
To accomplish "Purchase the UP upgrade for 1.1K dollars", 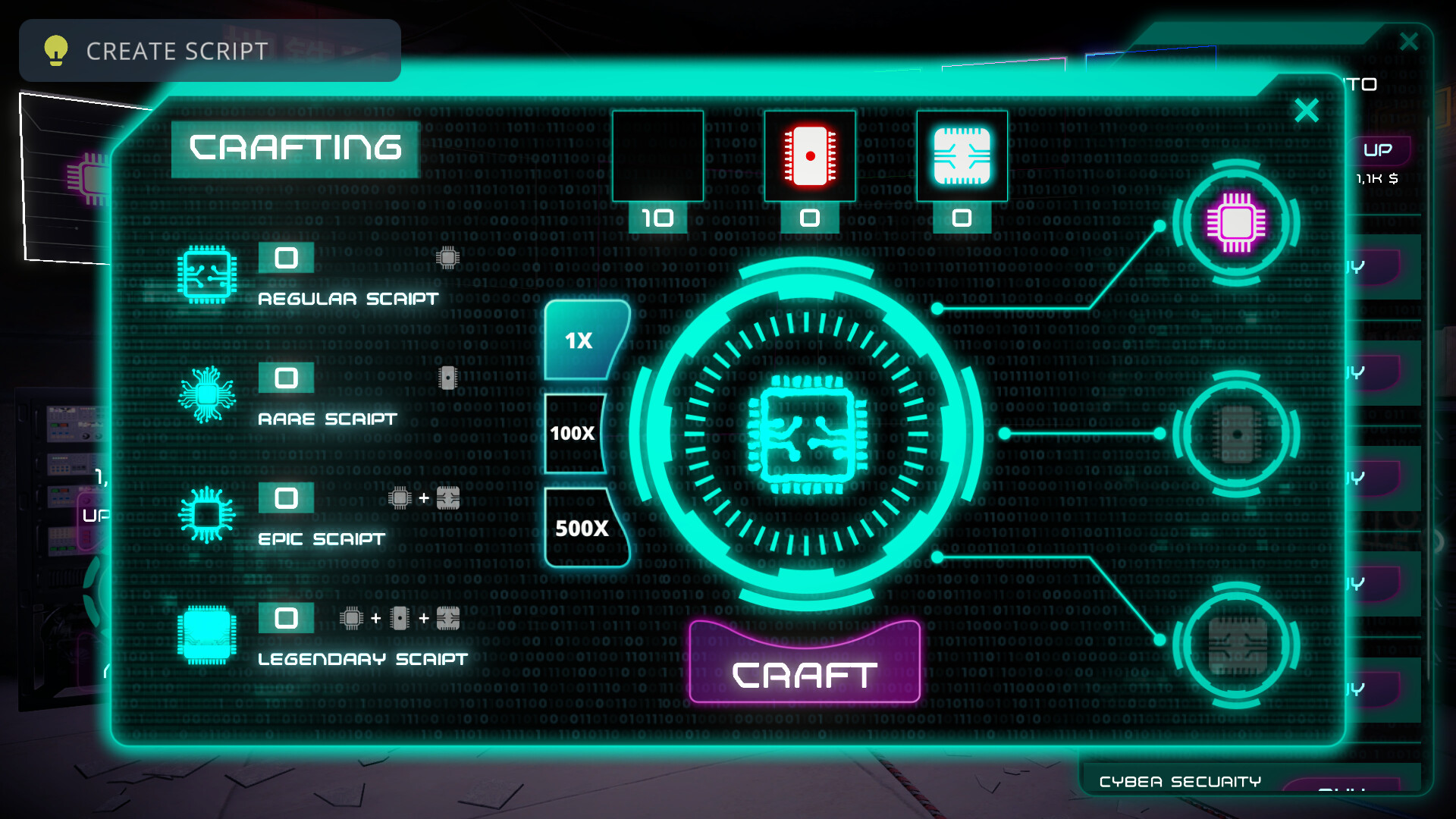I will point(1379,149).
